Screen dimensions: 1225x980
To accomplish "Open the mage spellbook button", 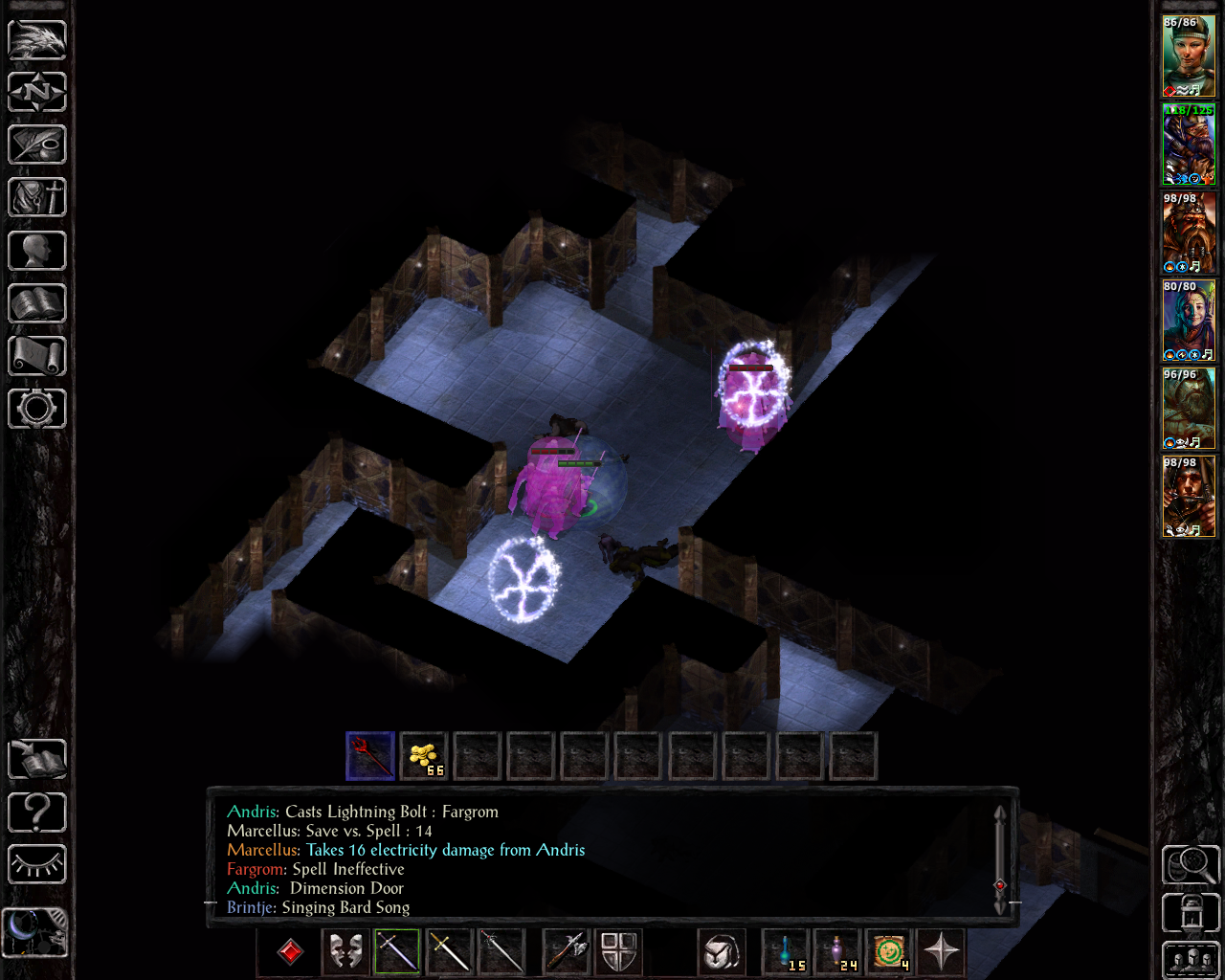I will (x=37, y=303).
